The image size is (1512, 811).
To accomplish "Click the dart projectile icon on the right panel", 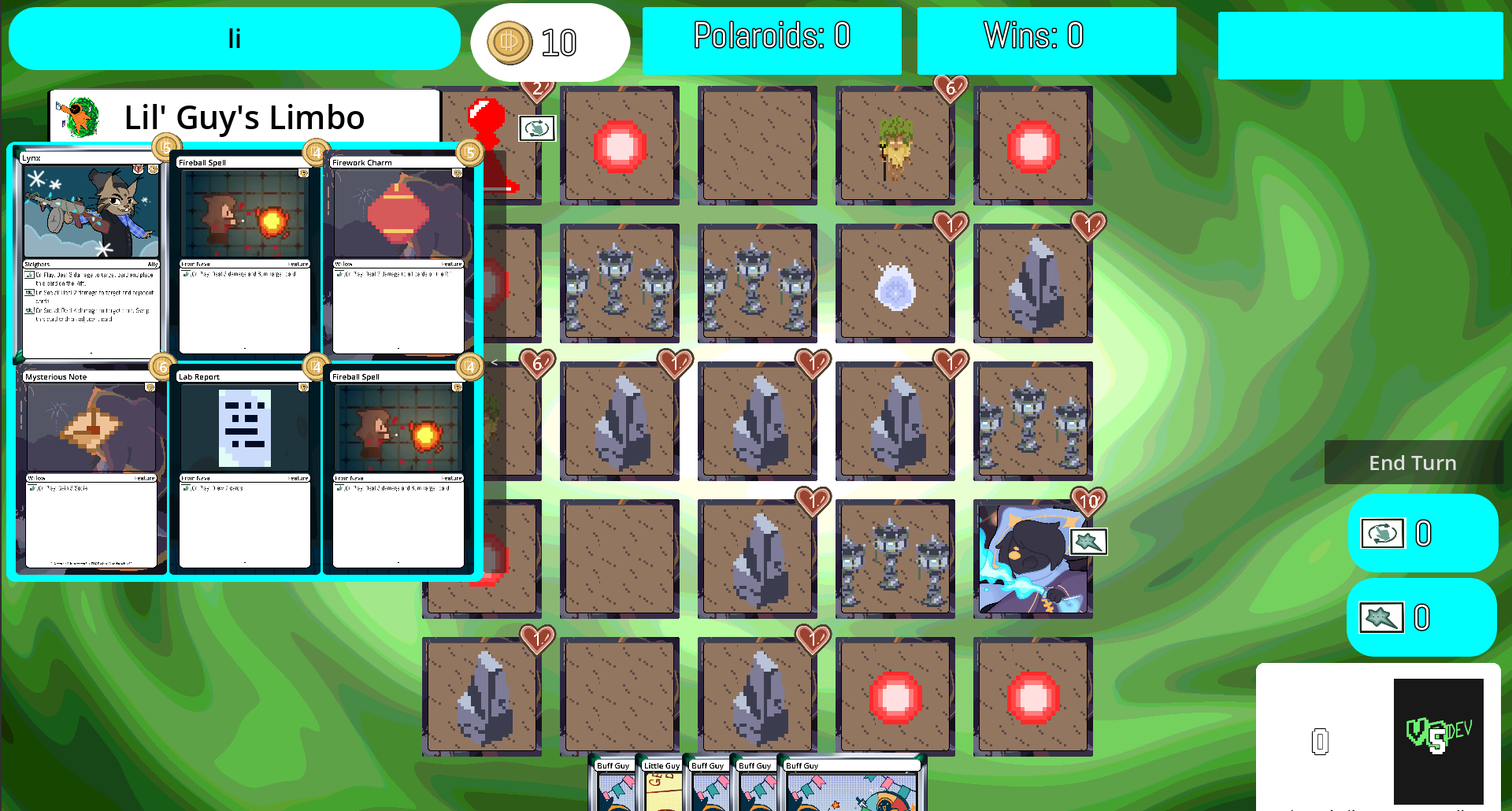I will click(x=1380, y=617).
